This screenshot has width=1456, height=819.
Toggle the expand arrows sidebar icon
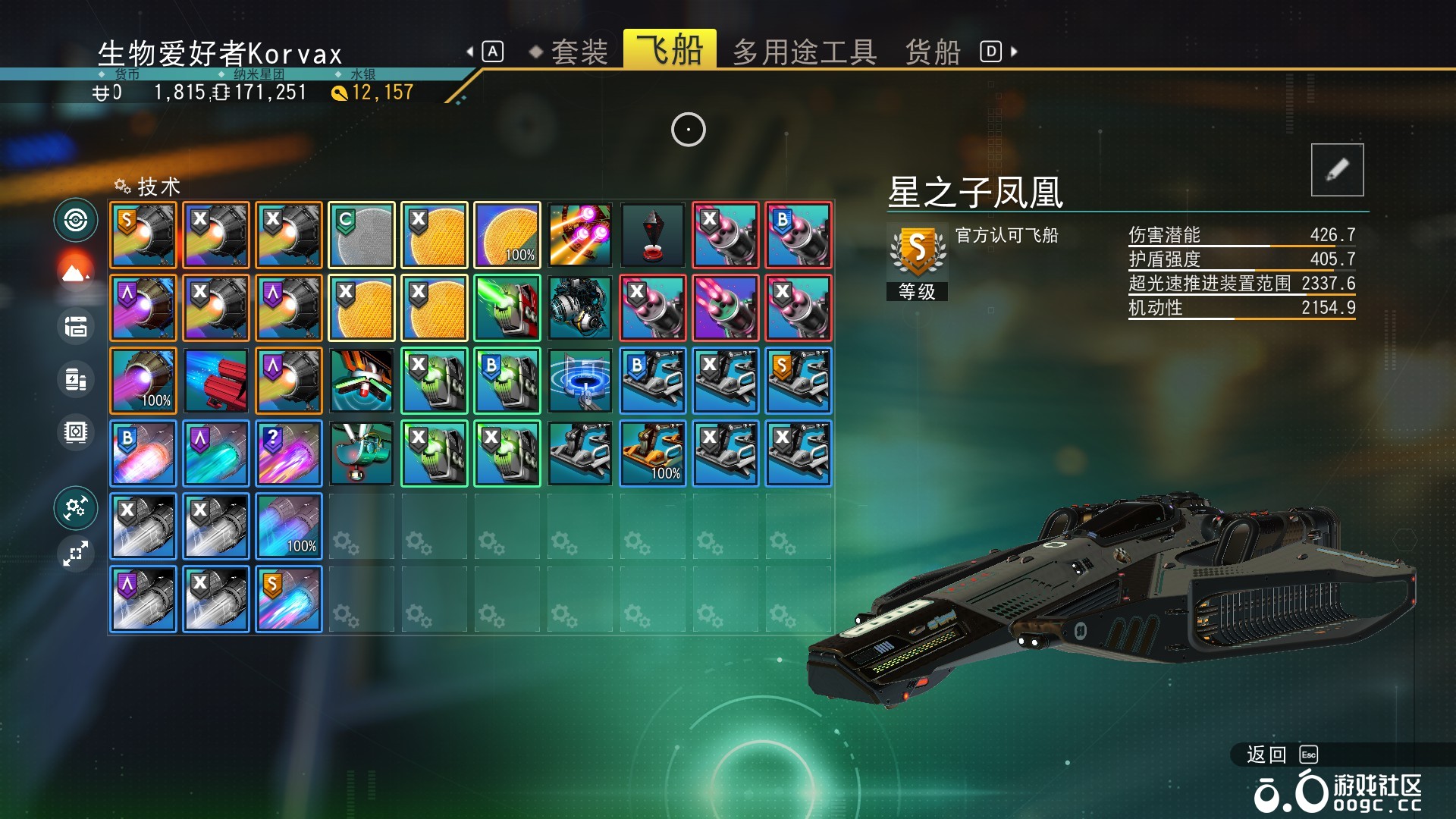point(76,554)
